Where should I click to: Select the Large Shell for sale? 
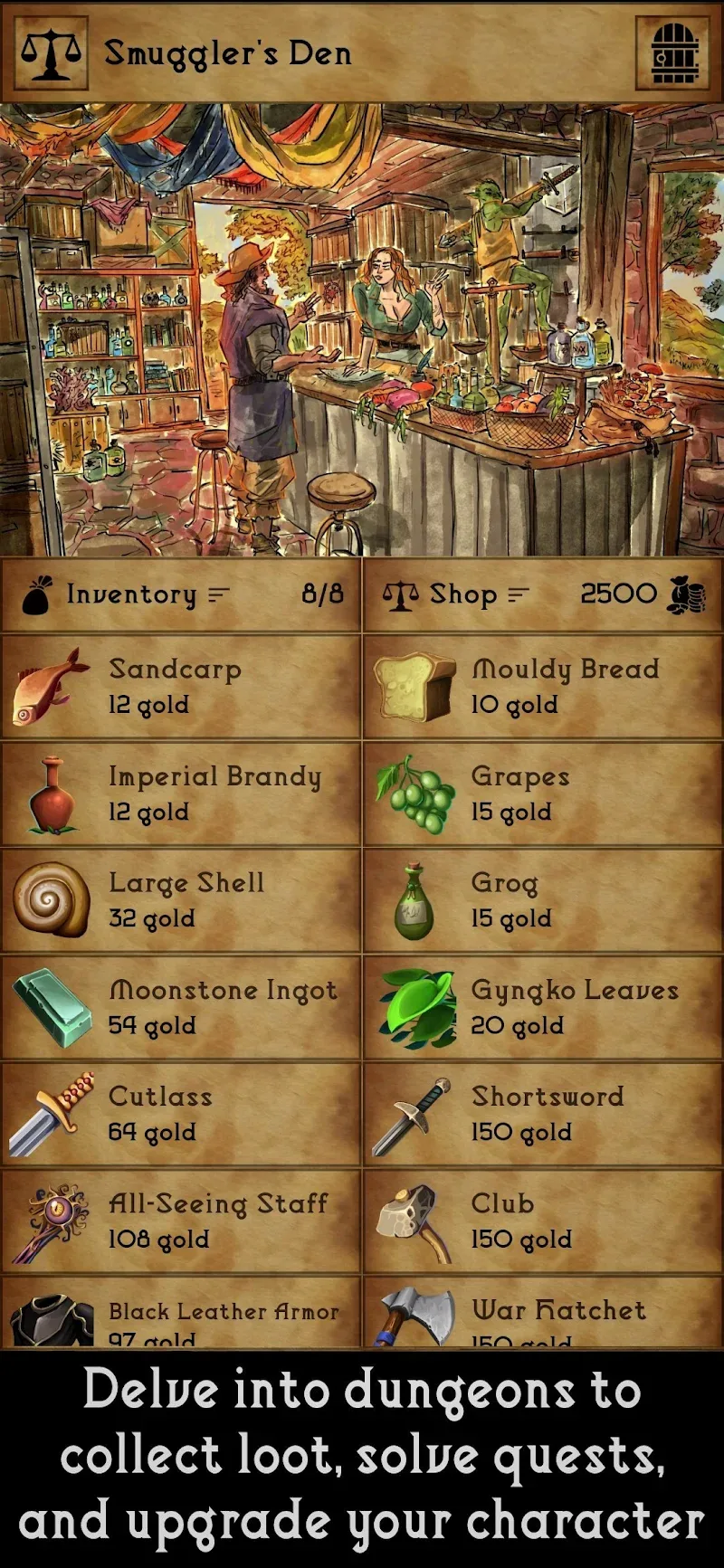(x=181, y=900)
